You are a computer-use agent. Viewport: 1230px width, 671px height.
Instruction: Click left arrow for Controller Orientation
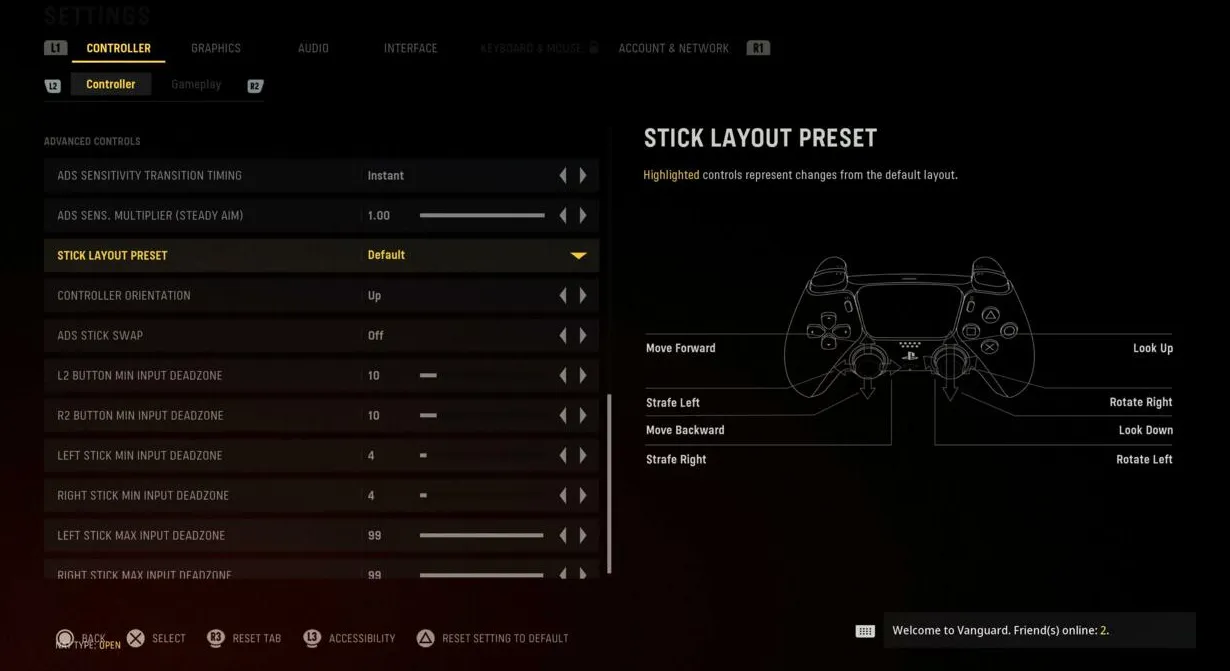click(563, 296)
